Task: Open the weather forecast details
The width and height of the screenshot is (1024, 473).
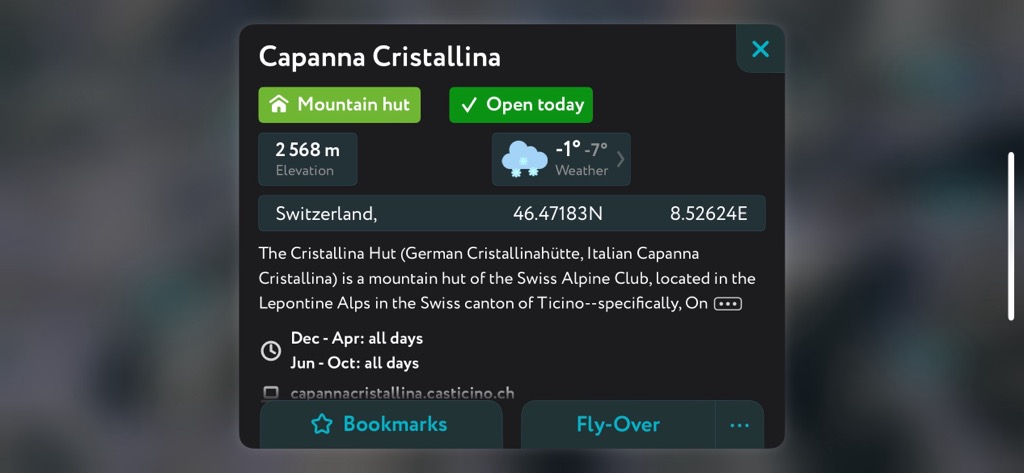Action: 561,159
